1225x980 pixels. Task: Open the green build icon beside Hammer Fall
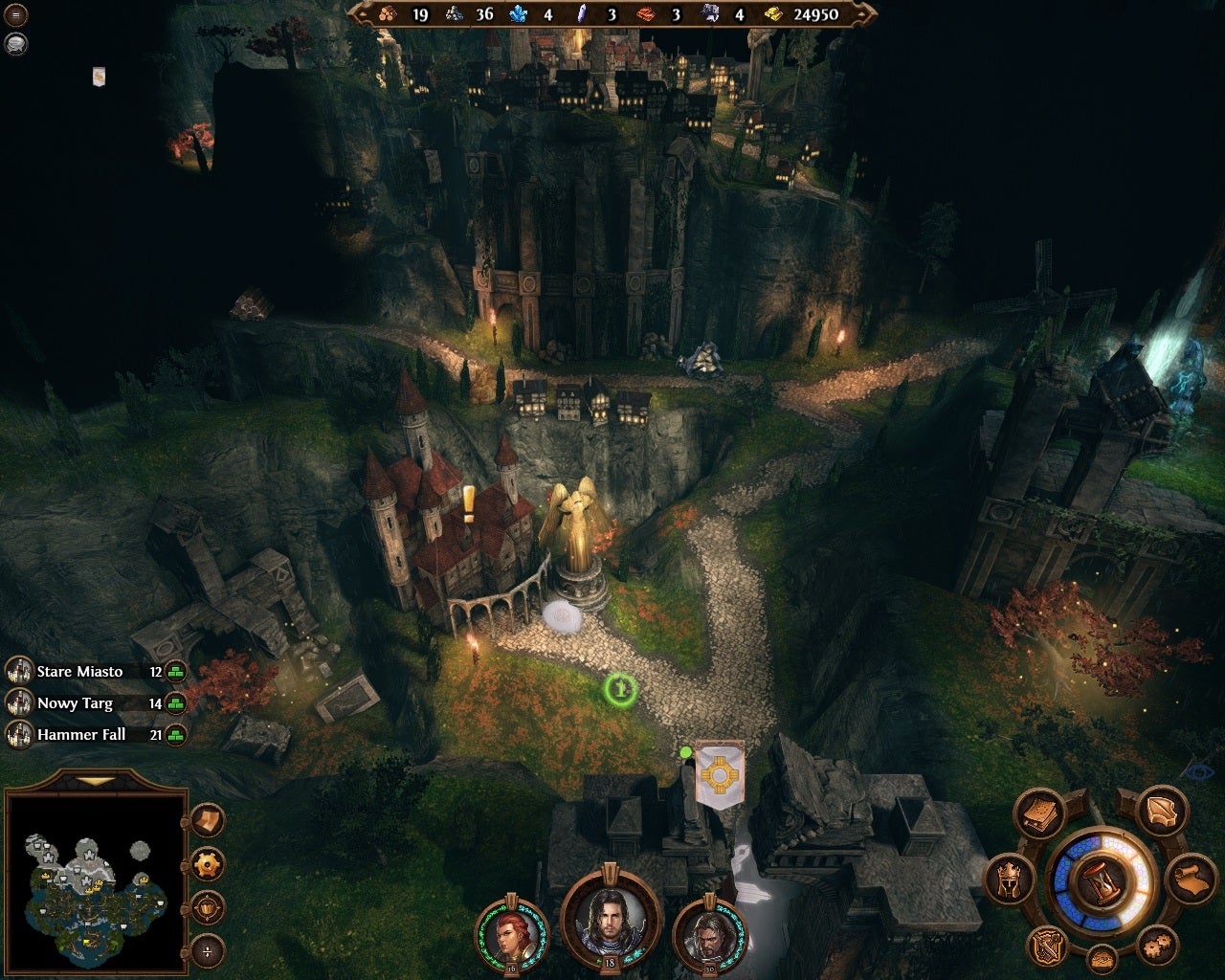coord(175,735)
